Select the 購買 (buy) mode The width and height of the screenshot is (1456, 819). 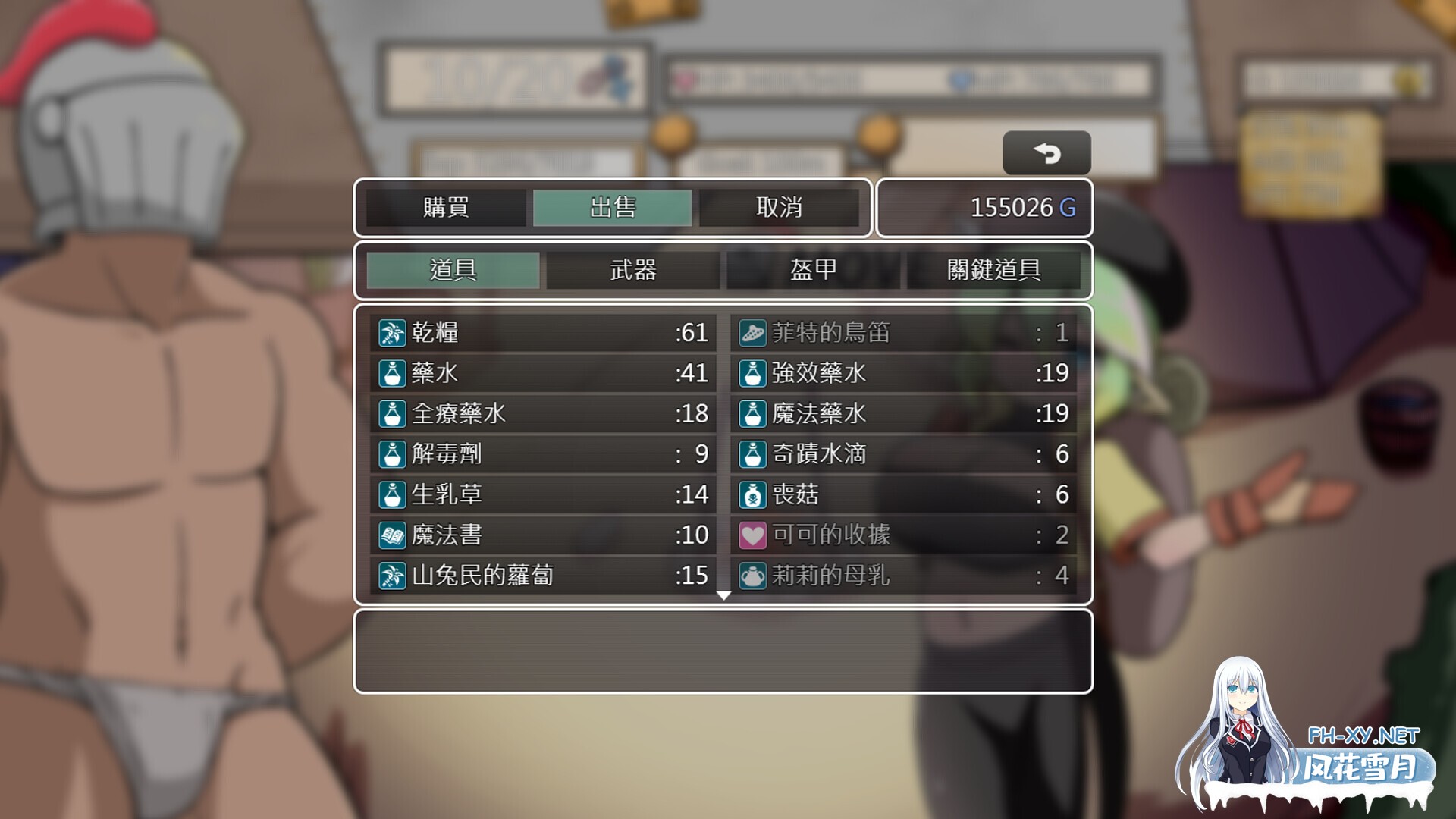[444, 208]
